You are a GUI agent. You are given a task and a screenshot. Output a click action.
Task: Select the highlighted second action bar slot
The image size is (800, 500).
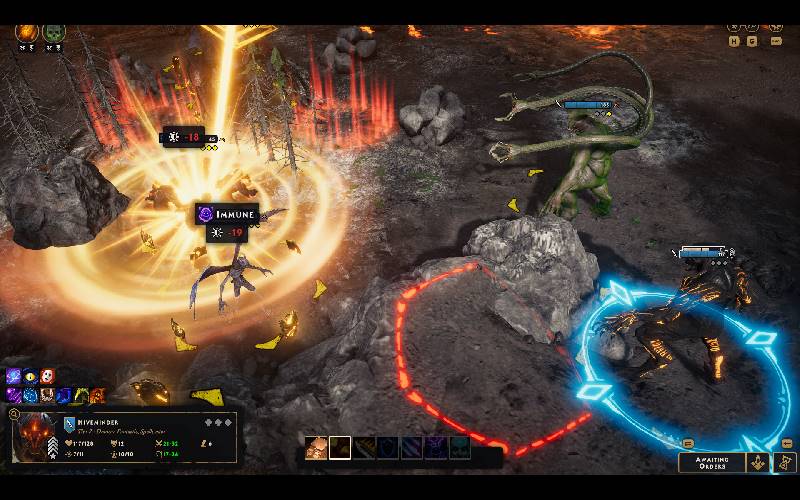[x=340, y=448]
